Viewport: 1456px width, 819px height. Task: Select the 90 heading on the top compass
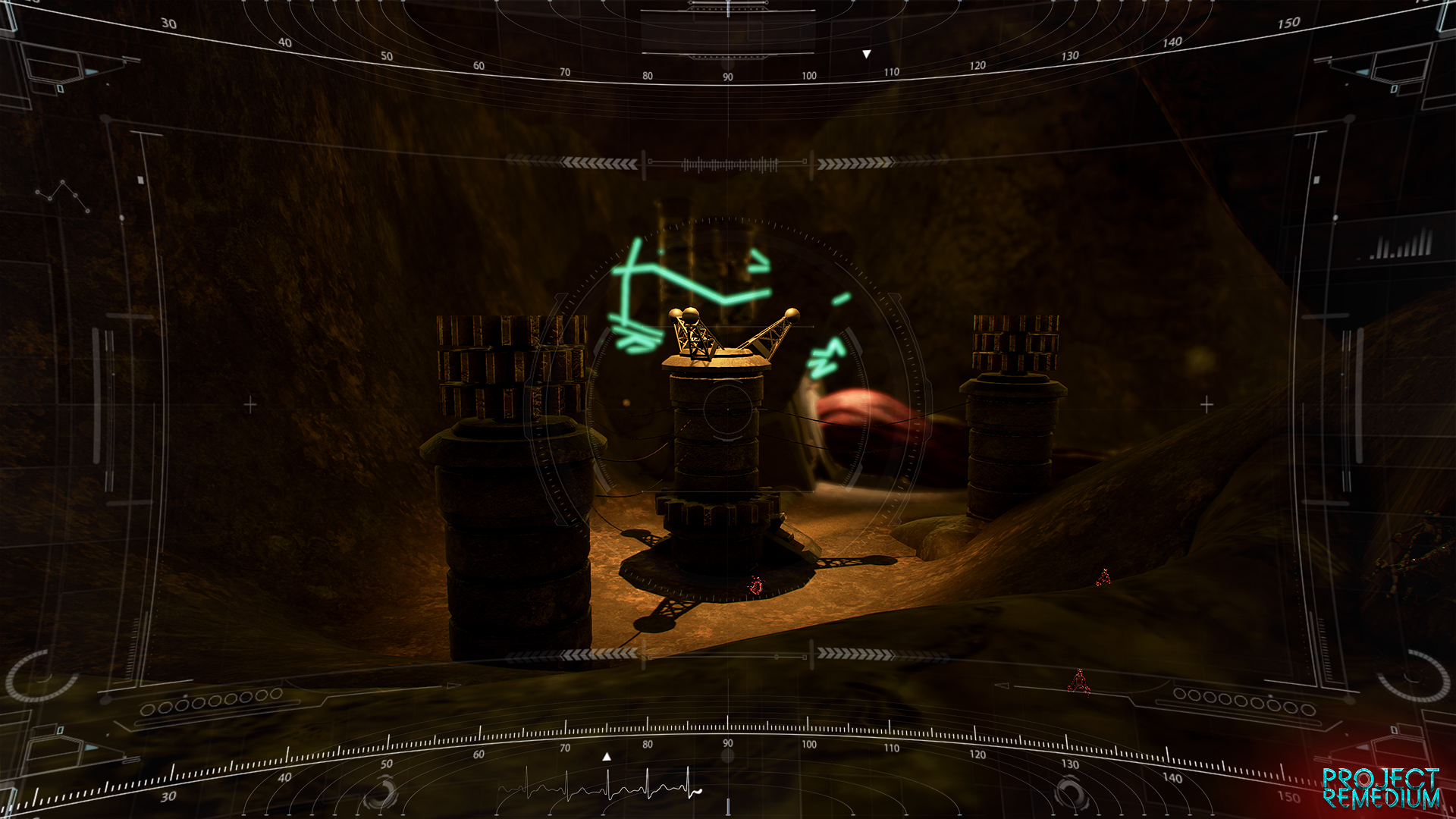(x=726, y=76)
